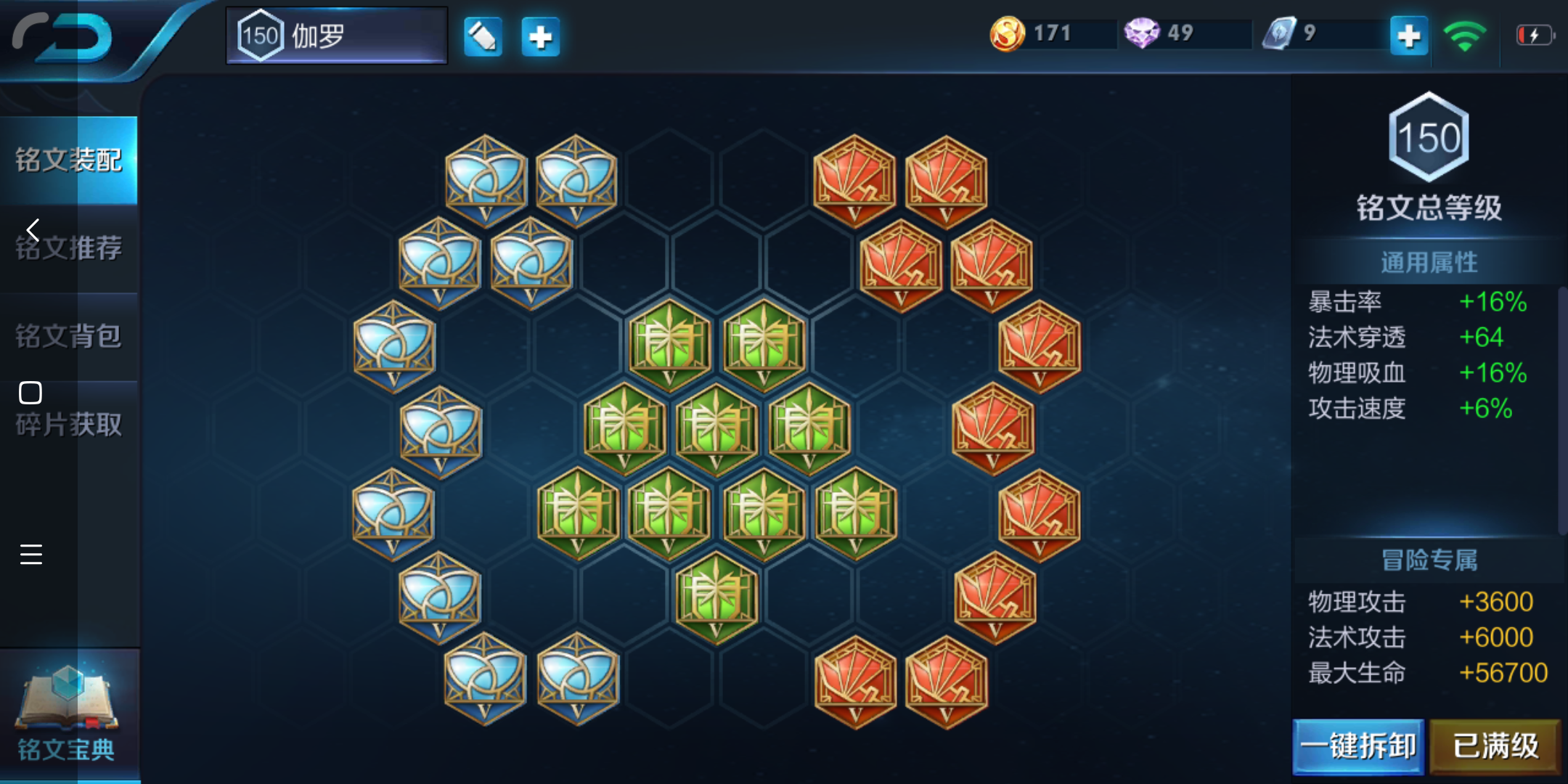Rename the rune page with the pencil icon
The image size is (1568, 784).
(483, 36)
